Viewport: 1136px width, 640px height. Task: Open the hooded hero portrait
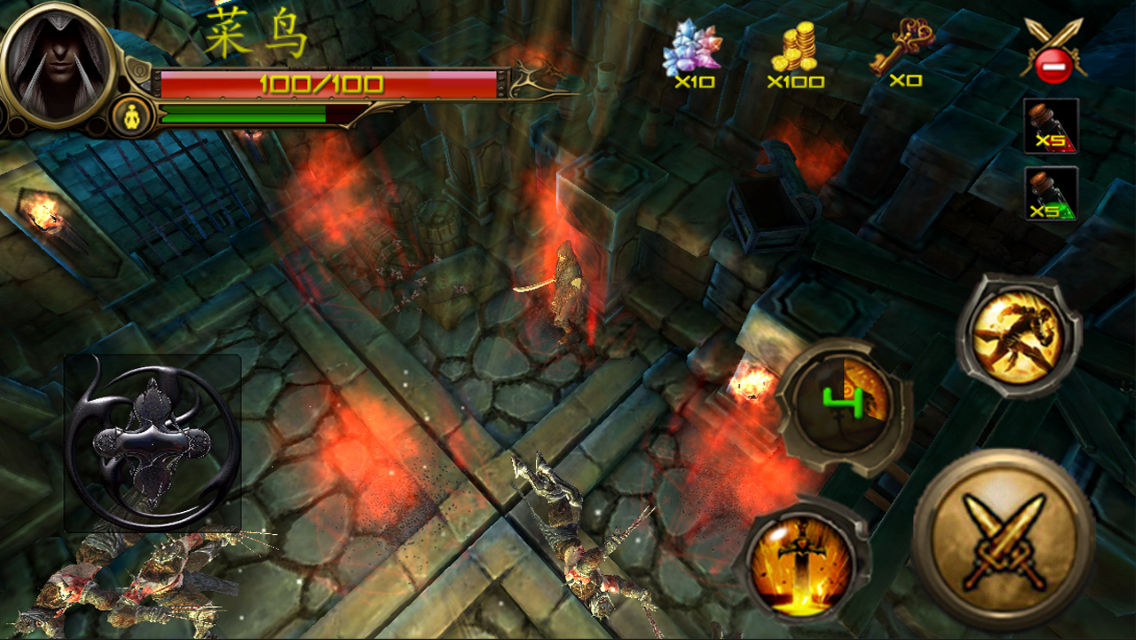pos(57,60)
